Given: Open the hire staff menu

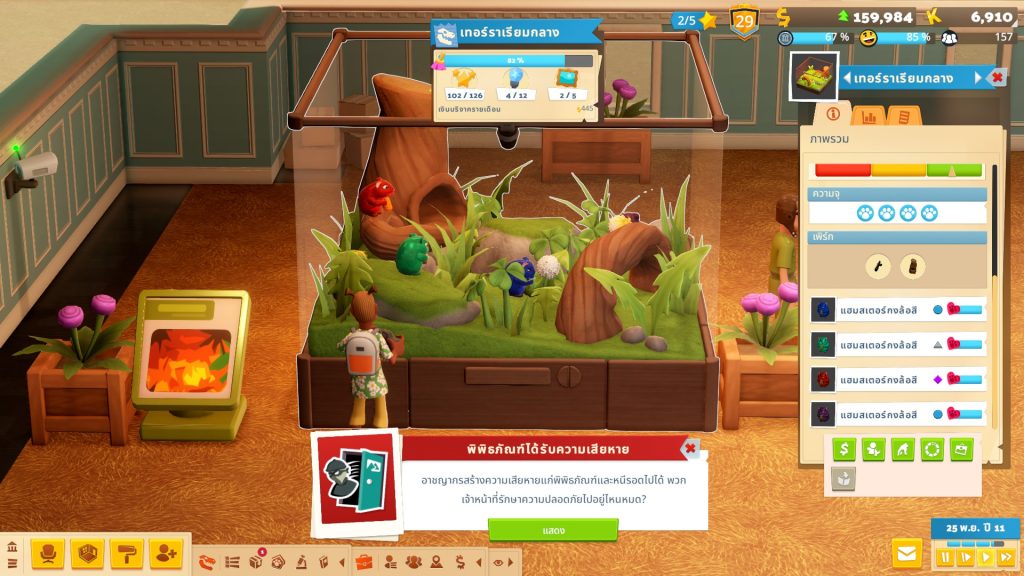Looking at the screenshot, I should coord(165,553).
